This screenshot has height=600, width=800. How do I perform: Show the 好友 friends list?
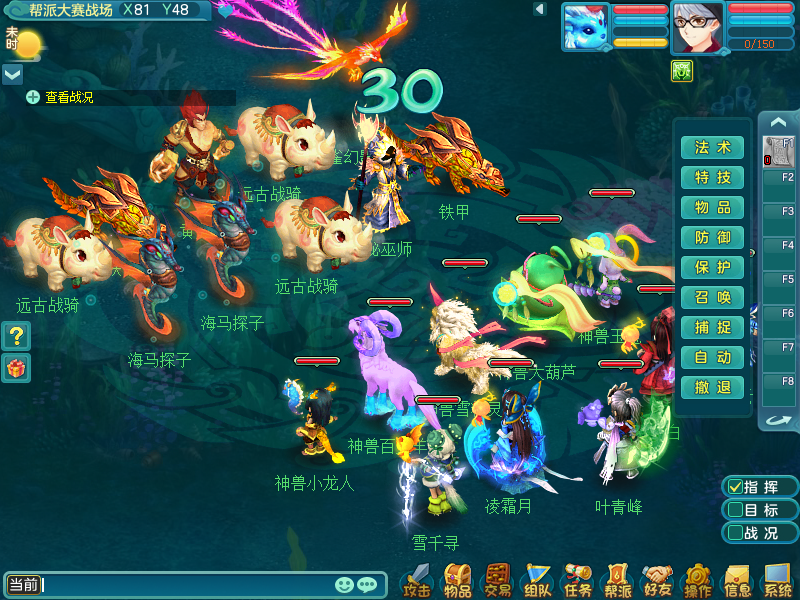pos(658,579)
